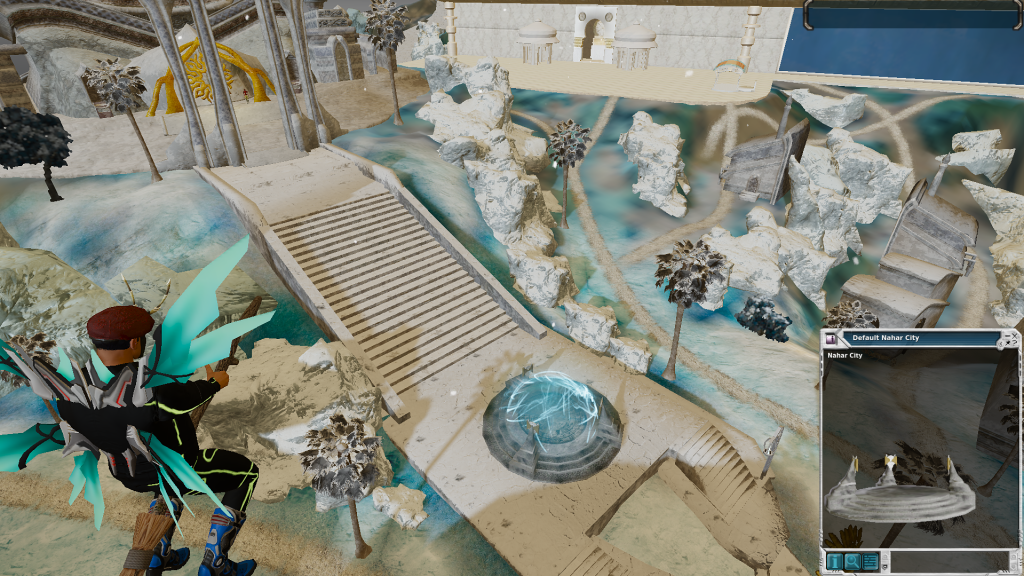Minimize the Default Nahar City window
The height and width of the screenshot is (576, 1024).
click(1007, 336)
